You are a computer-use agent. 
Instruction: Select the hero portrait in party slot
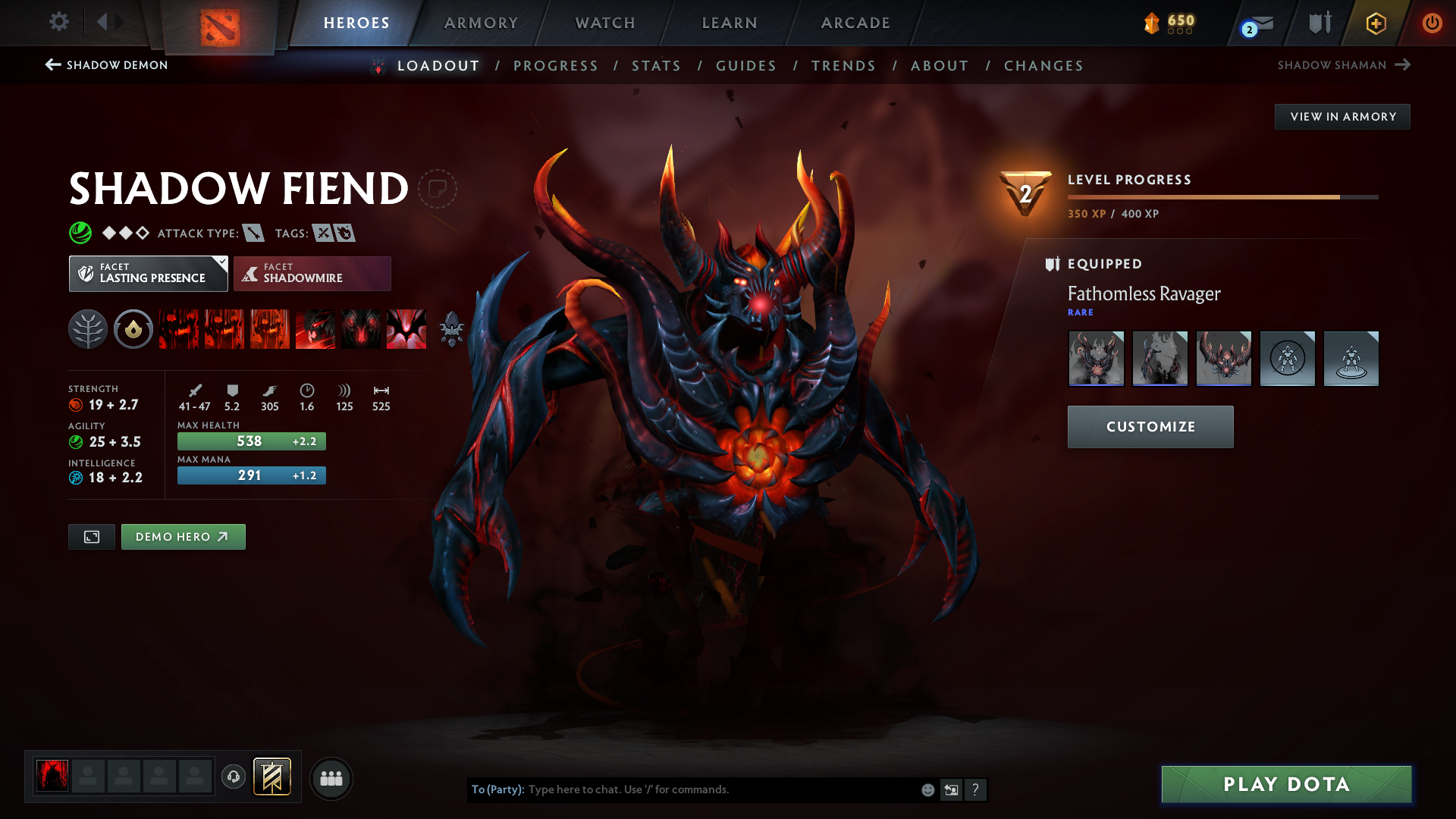click(x=51, y=777)
